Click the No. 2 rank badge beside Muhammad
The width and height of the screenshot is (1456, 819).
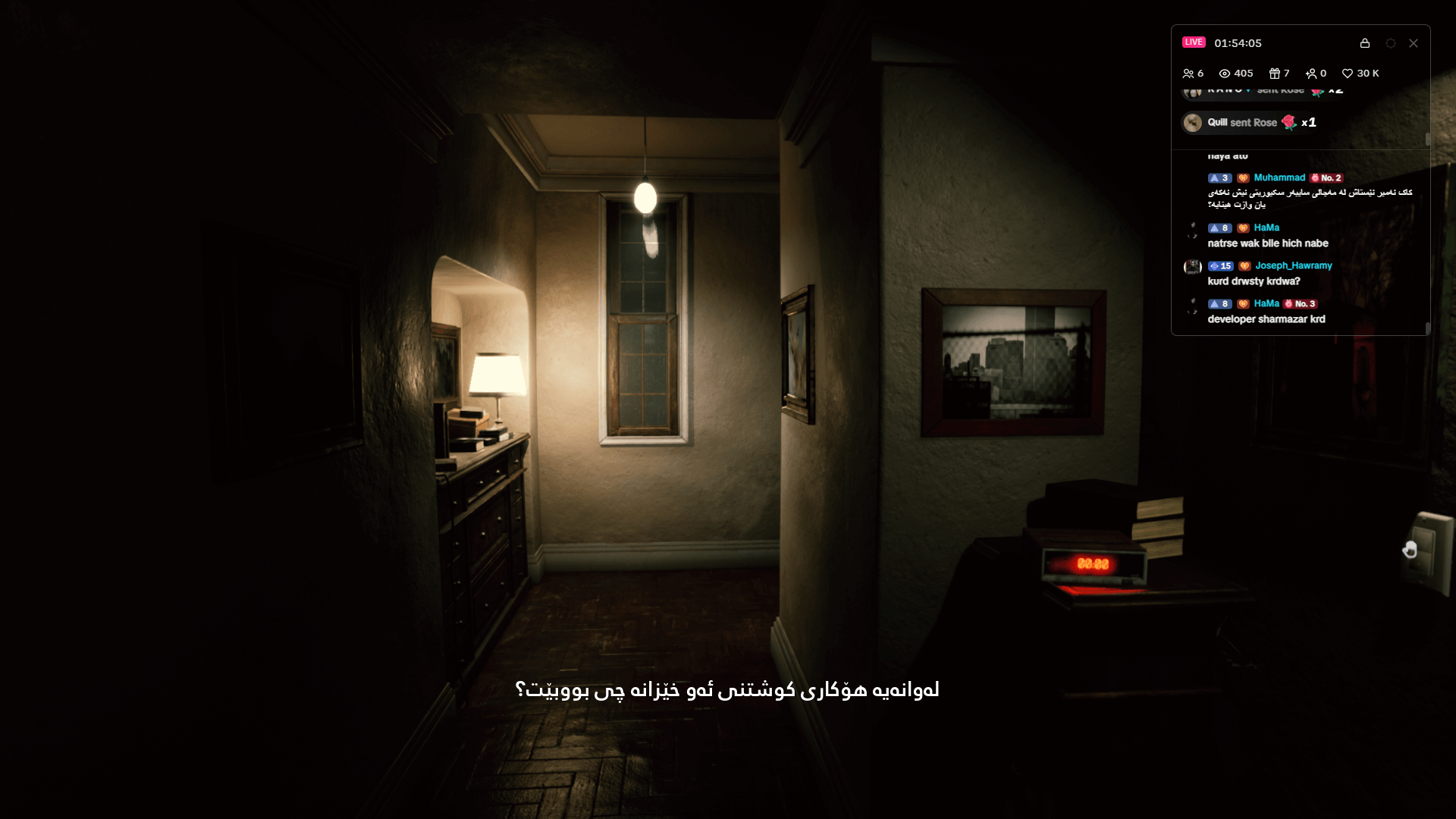(1327, 177)
